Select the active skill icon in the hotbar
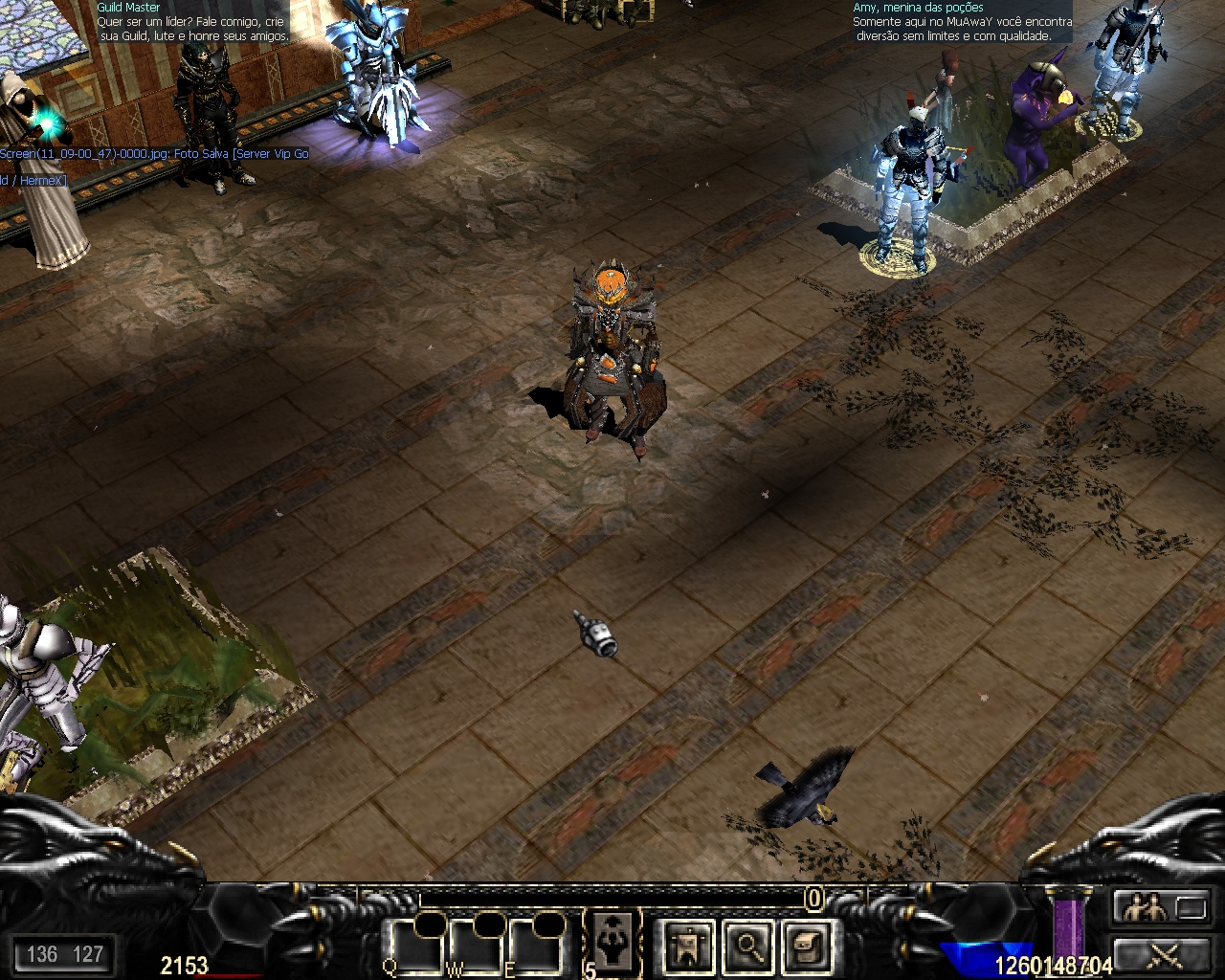Image resolution: width=1225 pixels, height=980 pixels. click(x=612, y=936)
